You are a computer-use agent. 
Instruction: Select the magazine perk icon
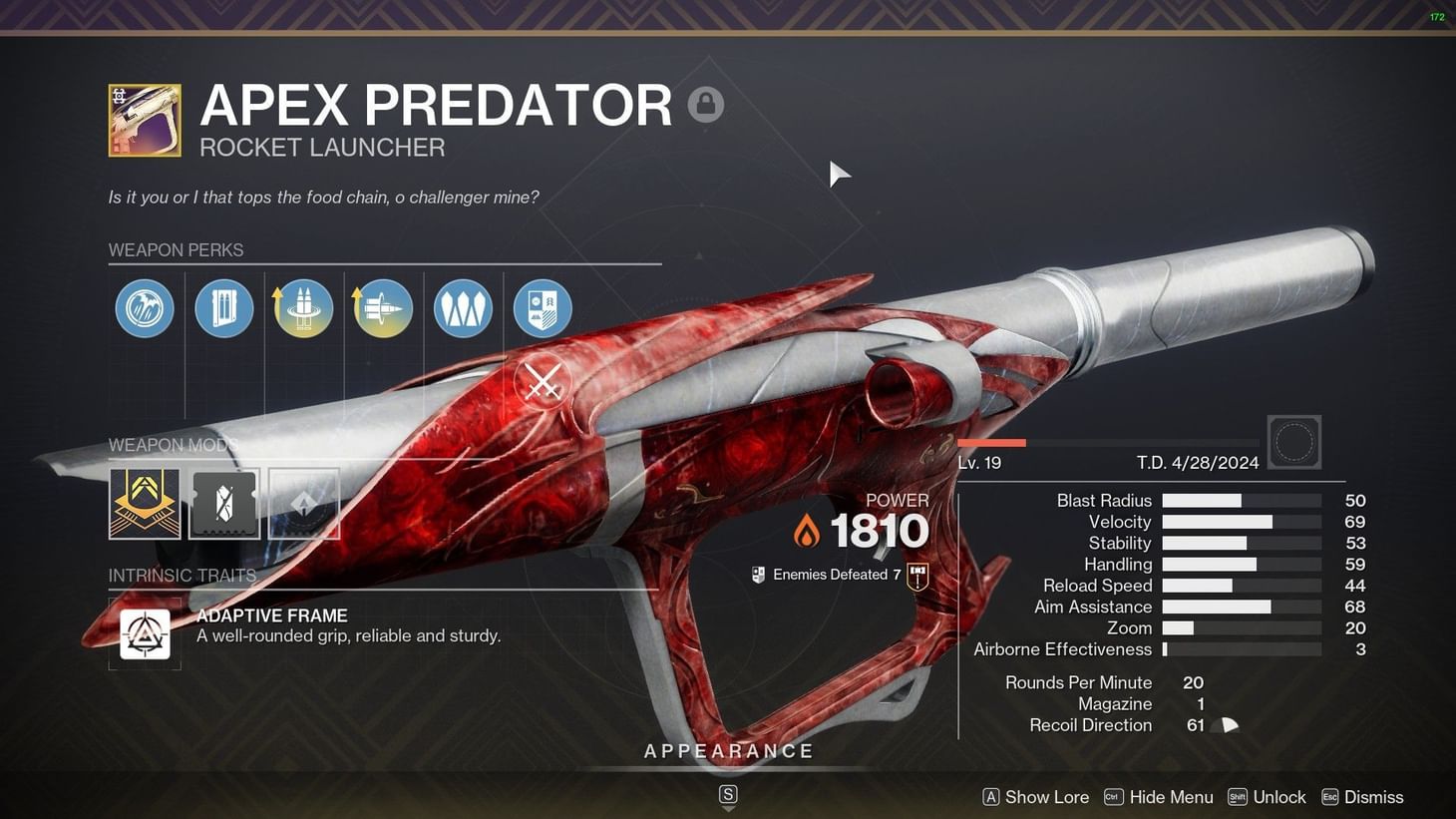[223, 308]
